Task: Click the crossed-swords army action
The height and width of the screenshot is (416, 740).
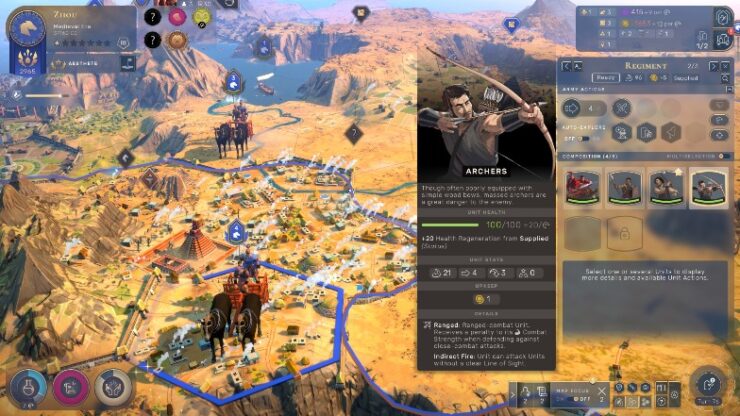Action: tap(621, 107)
